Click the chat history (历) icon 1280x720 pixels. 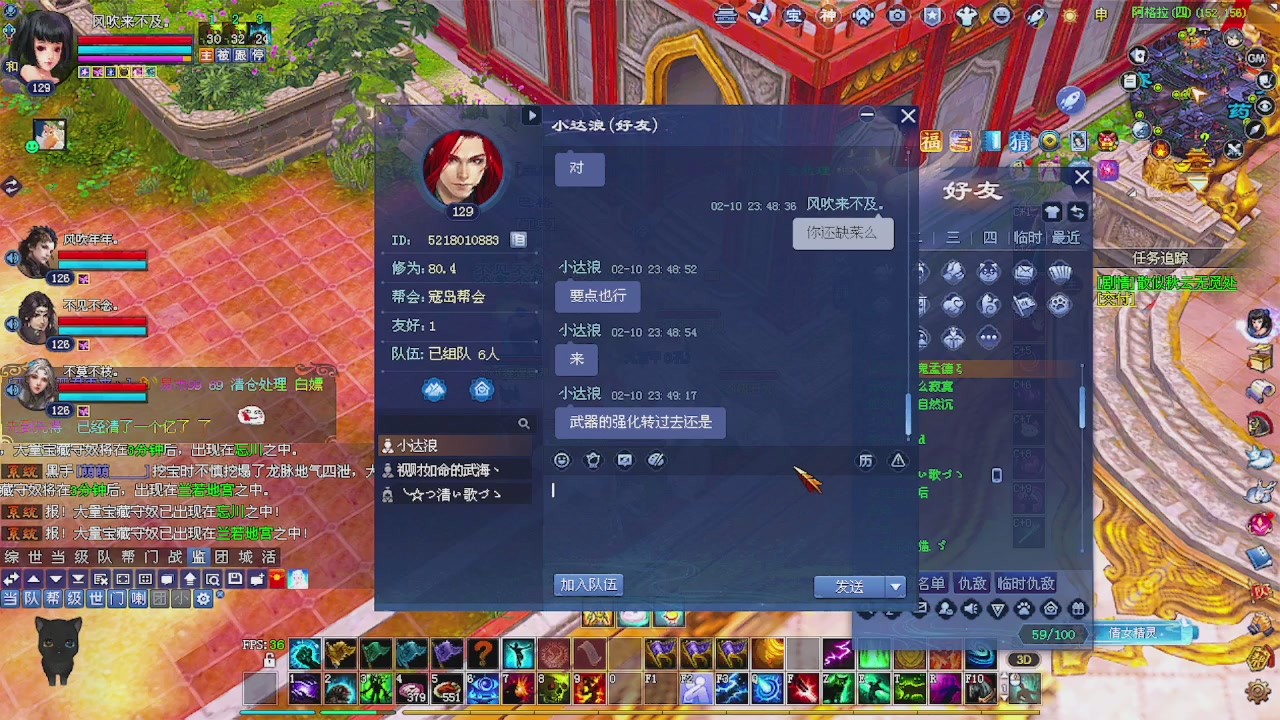[865, 460]
